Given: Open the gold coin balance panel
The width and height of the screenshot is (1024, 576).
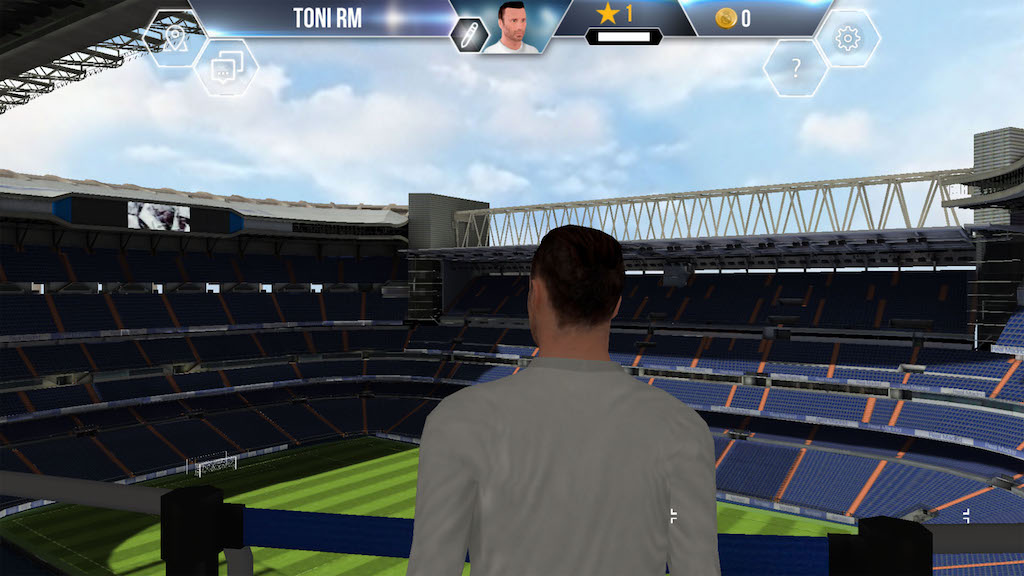Looking at the screenshot, I should click(740, 18).
